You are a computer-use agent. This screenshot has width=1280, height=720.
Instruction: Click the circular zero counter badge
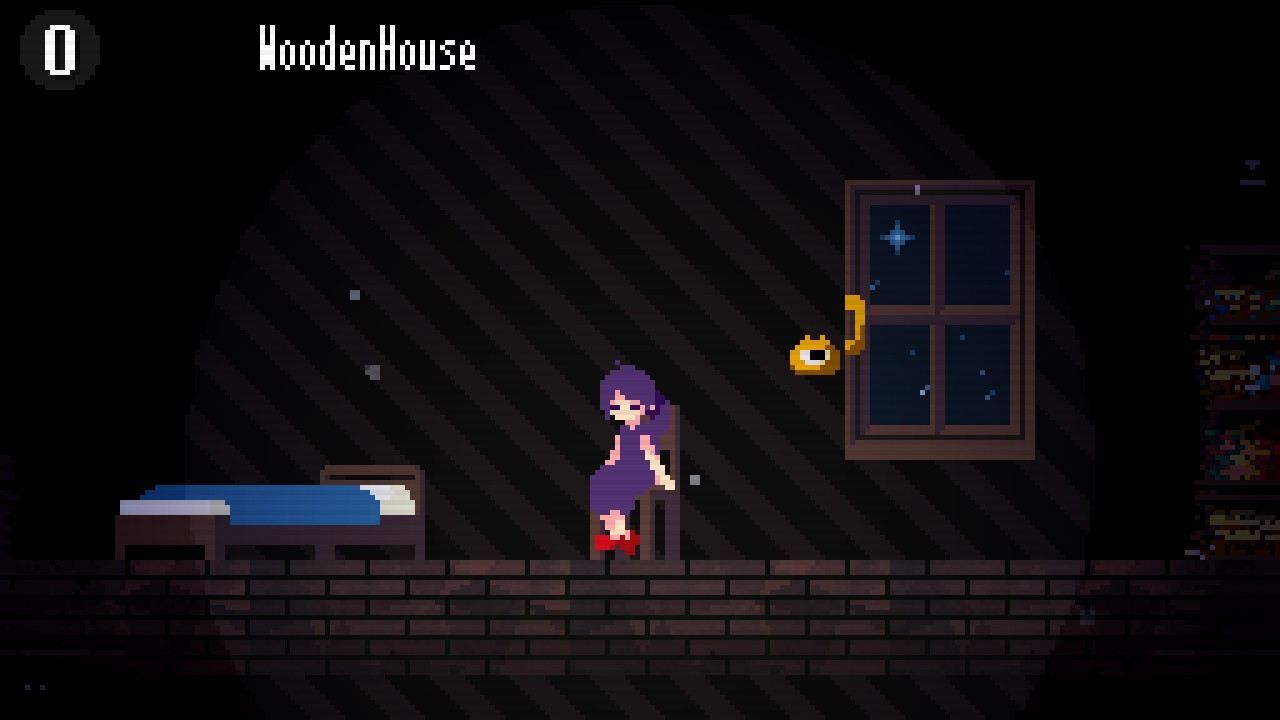[58, 46]
